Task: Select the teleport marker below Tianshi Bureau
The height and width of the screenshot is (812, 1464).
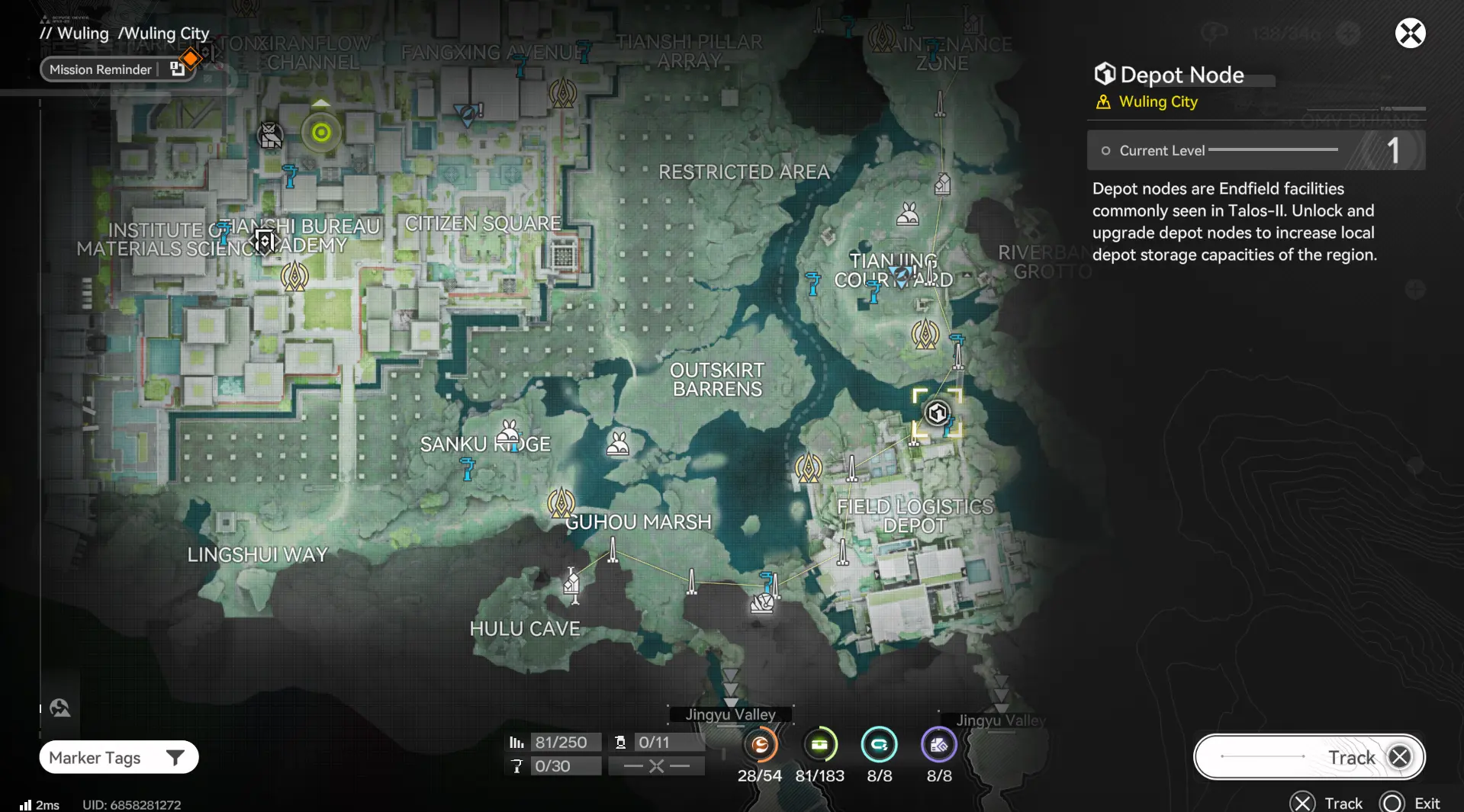Action: [294, 277]
